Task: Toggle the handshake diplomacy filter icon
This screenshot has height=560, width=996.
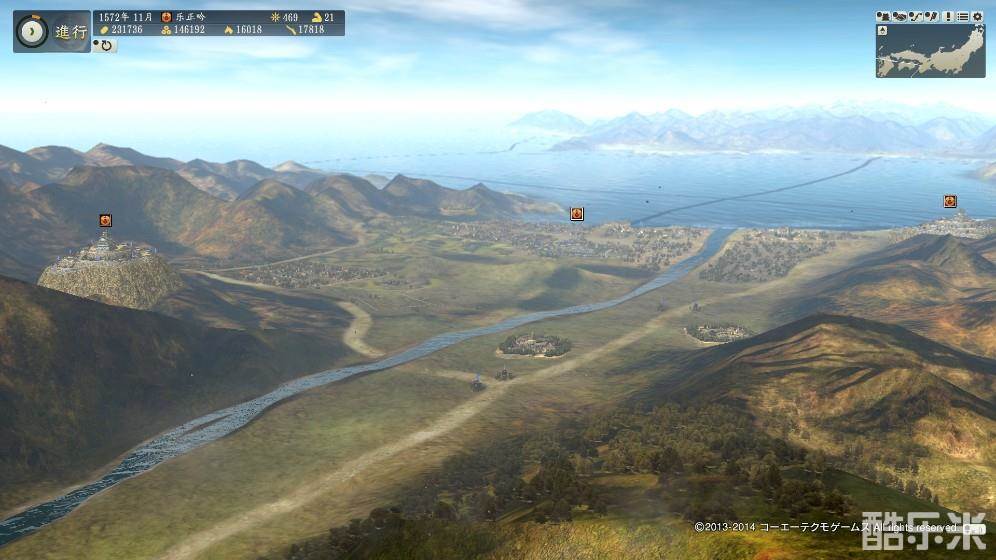Action: pyautogui.click(x=900, y=16)
